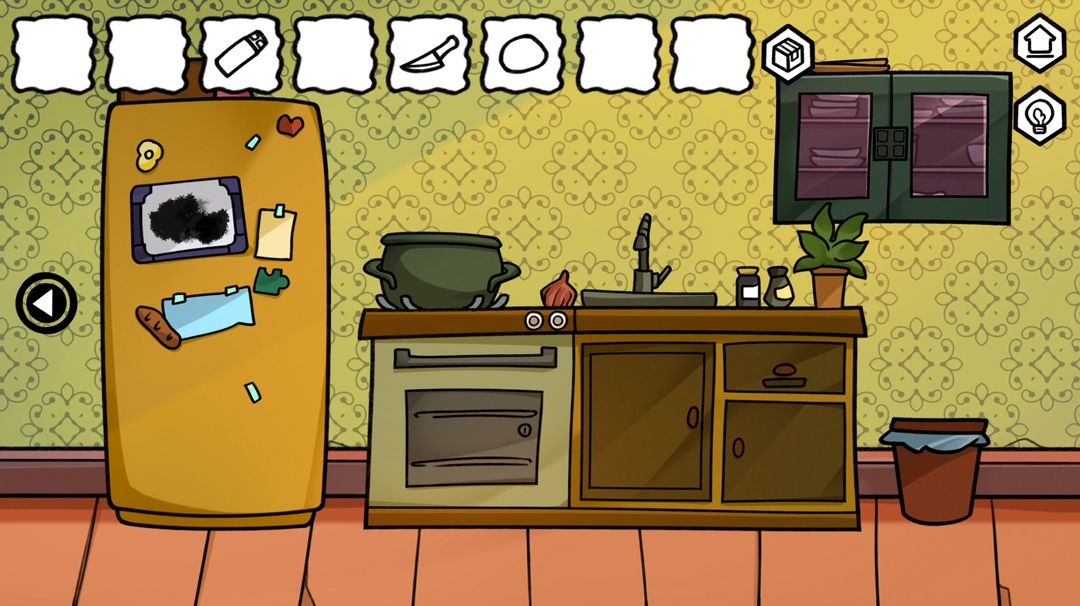Select the round egg-shaped item slot
Viewport: 1080px width, 606px height.
pos(522,54)
